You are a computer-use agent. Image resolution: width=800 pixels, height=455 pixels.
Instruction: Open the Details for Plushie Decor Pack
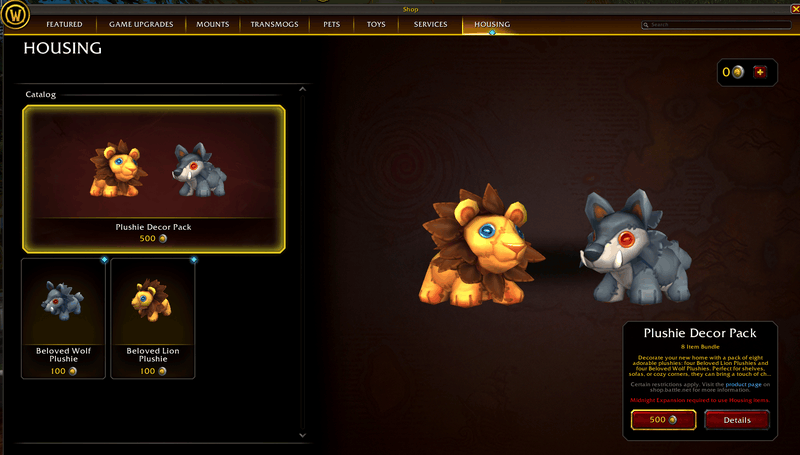(736, 420)
